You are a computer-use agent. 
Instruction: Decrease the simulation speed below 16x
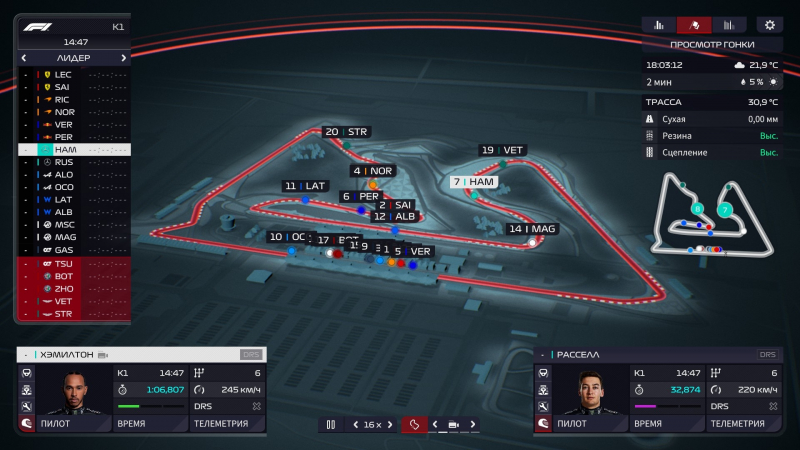(x=354, y=425)
